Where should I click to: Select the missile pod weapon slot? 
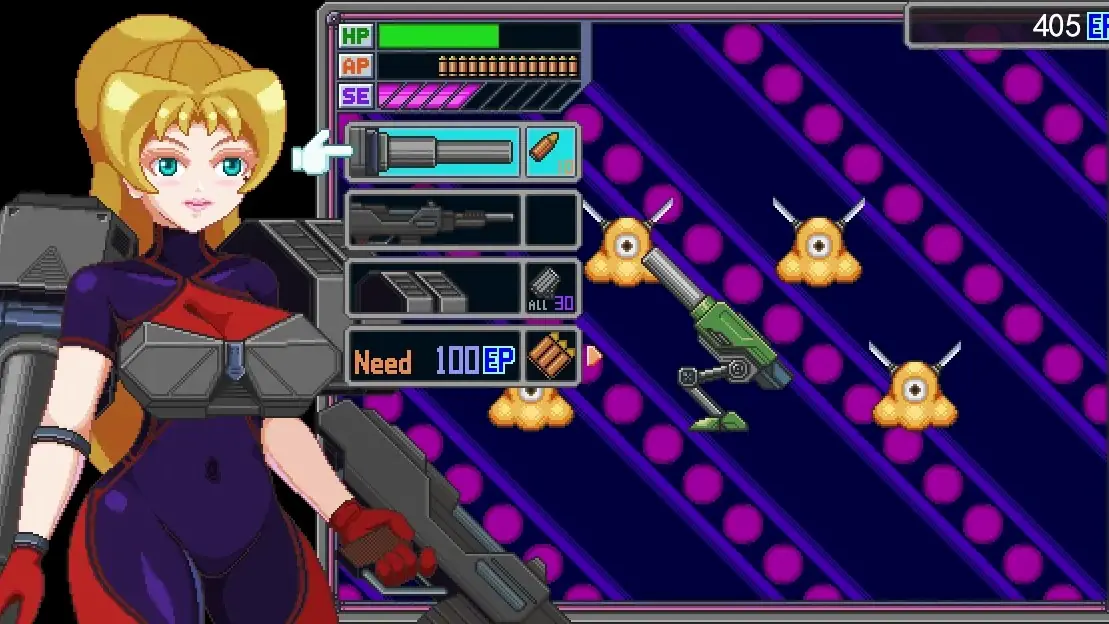coord(434,288)
